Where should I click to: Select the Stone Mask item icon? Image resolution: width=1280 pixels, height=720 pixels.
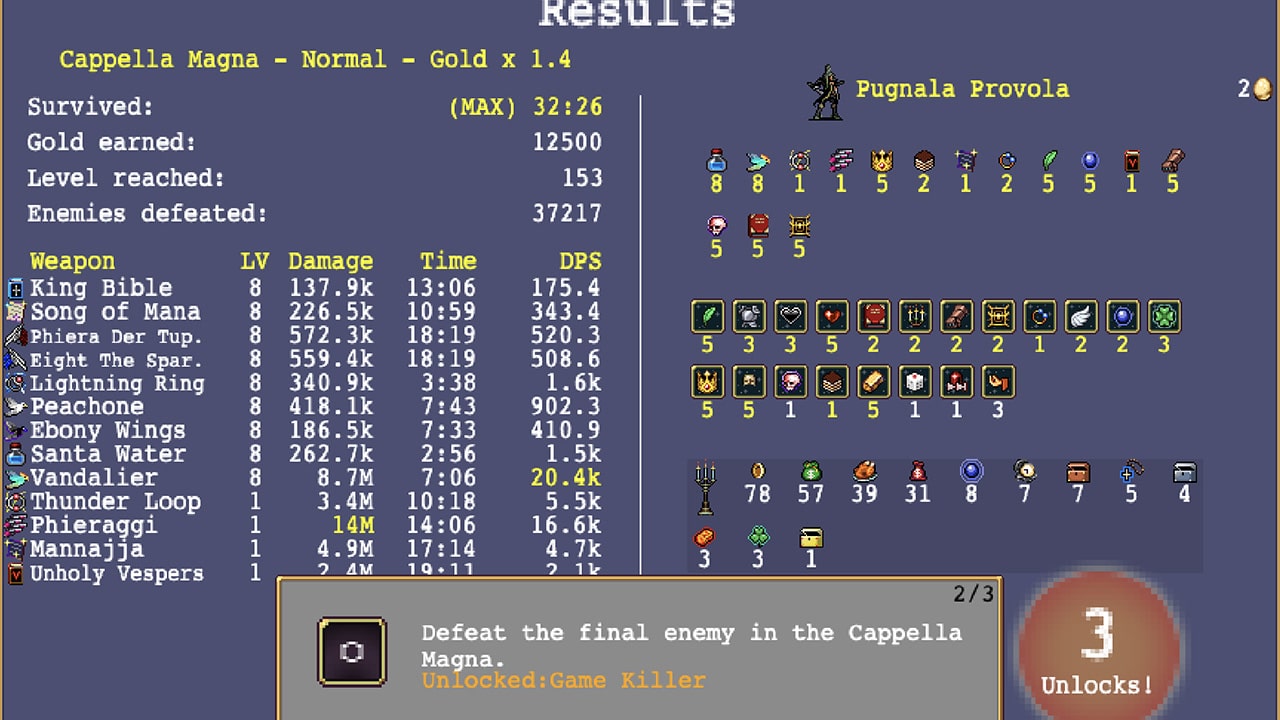[750, 382]
